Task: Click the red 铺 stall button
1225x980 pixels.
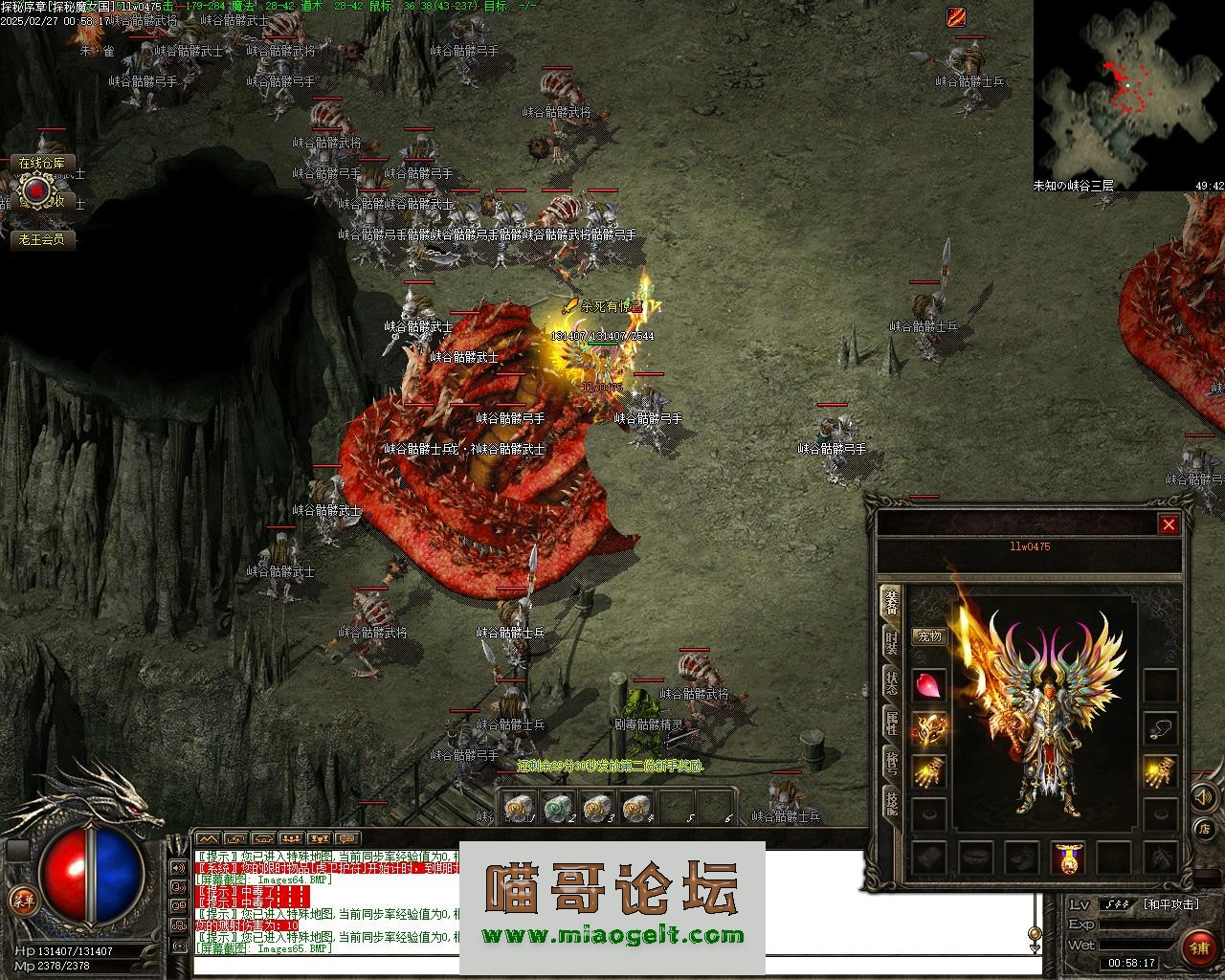Action: click(x=1200, y=947)
